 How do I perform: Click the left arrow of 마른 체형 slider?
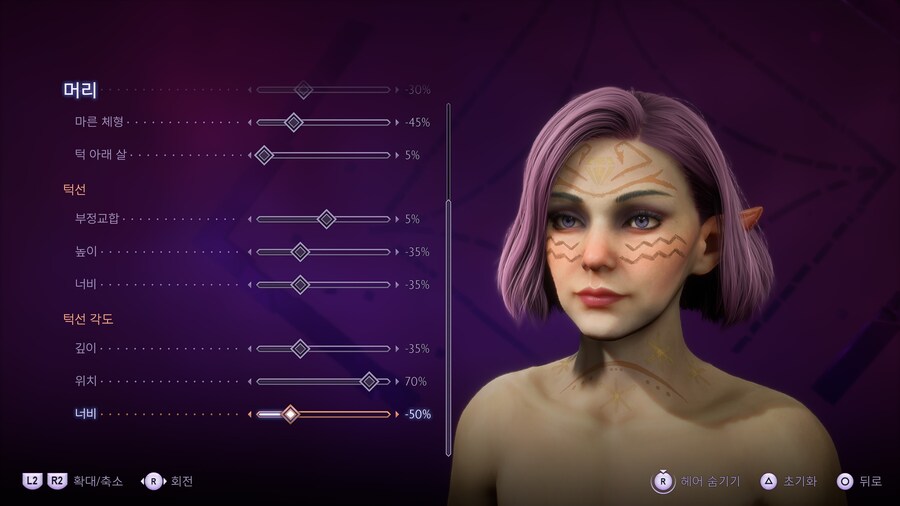[x=249, y=123]
